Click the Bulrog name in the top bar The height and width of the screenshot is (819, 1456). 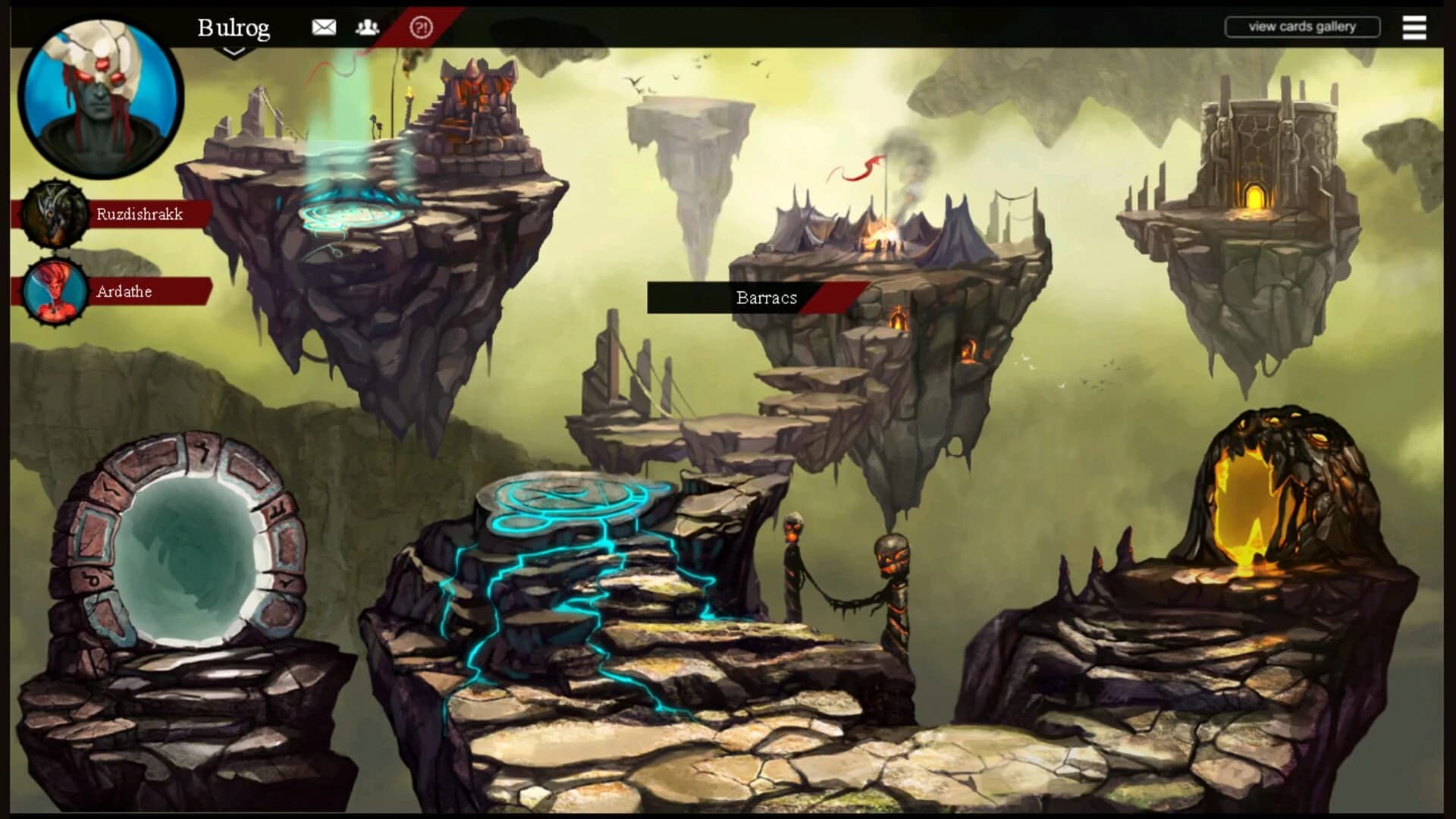pos(234,27)
